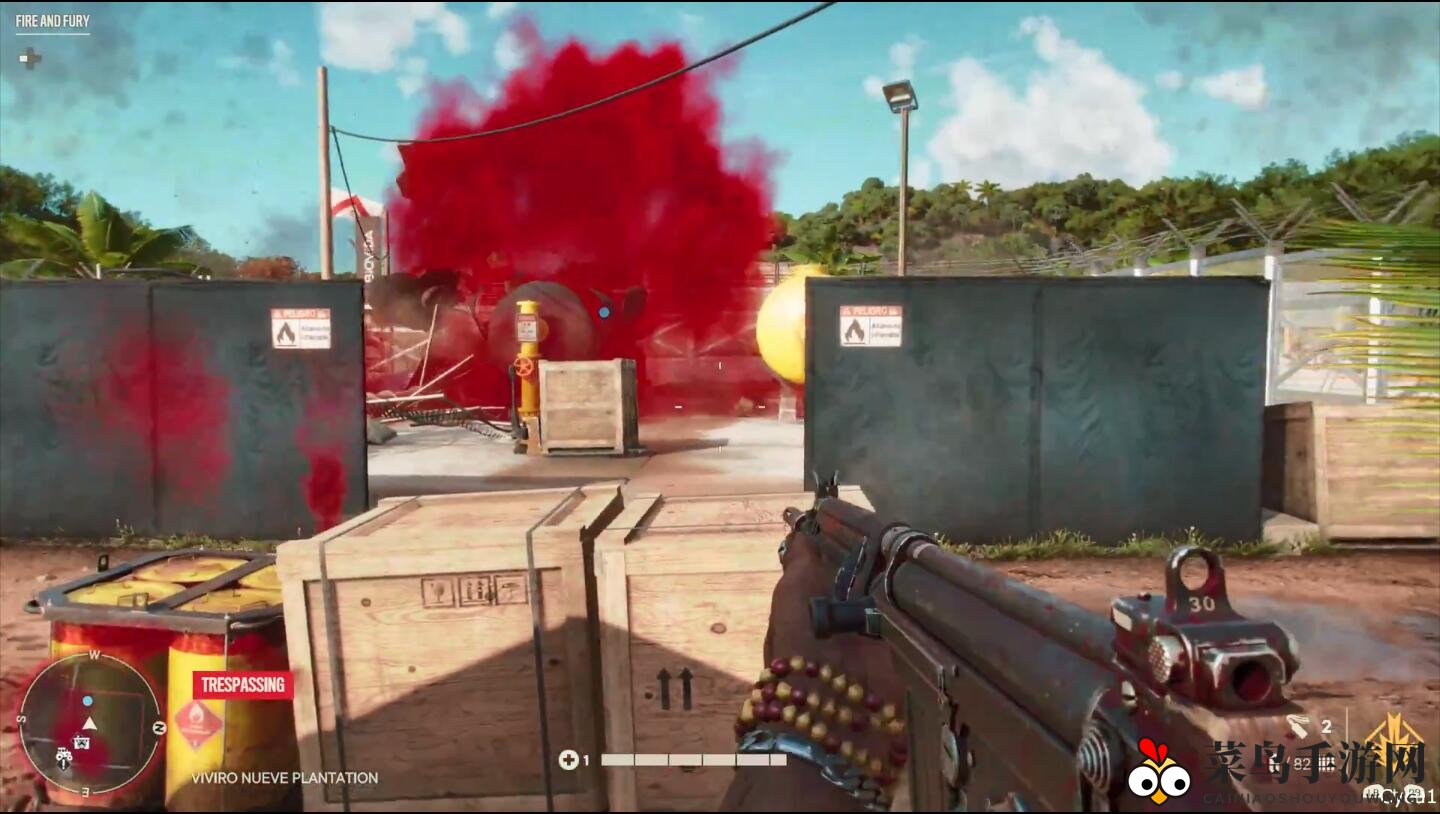Click the tractor marker on the minimap
Screen dimensions: 1440x814
pyautogui.click(x=63, y=757)
